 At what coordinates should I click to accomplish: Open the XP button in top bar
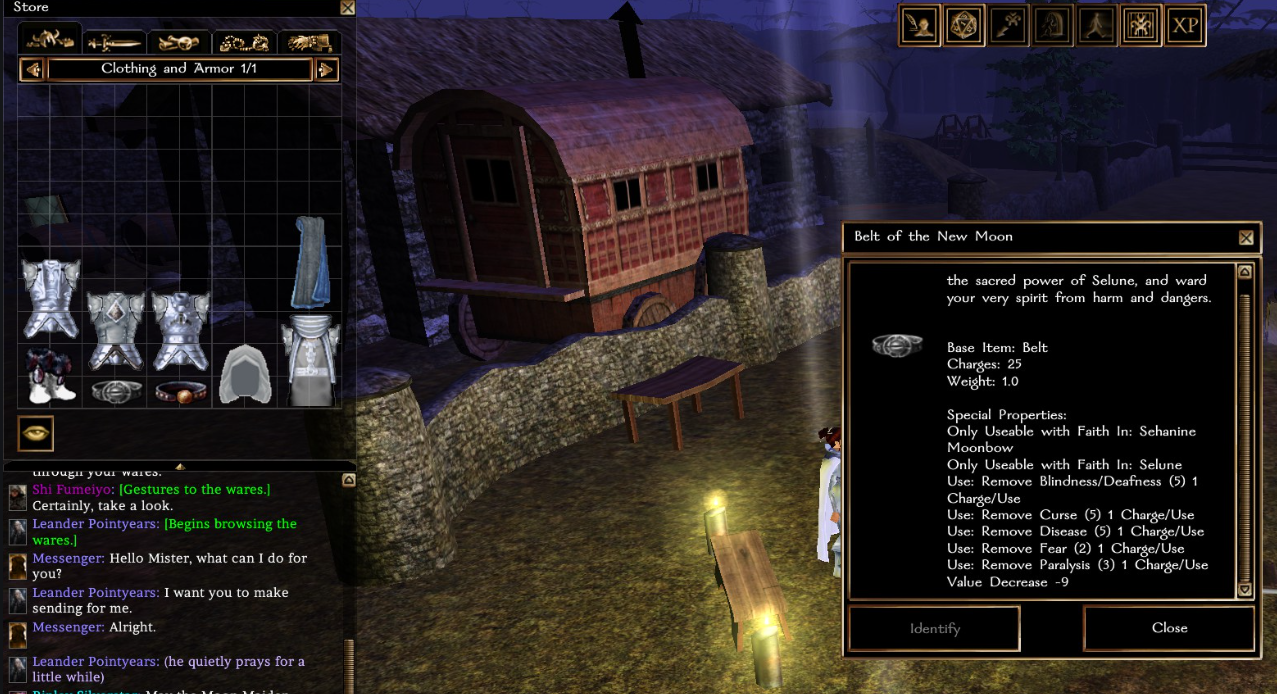[1185, 26]
